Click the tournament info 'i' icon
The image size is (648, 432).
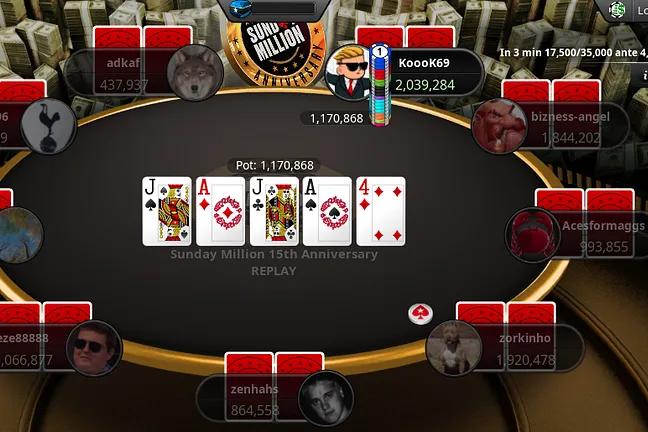(x=643, y=73)
